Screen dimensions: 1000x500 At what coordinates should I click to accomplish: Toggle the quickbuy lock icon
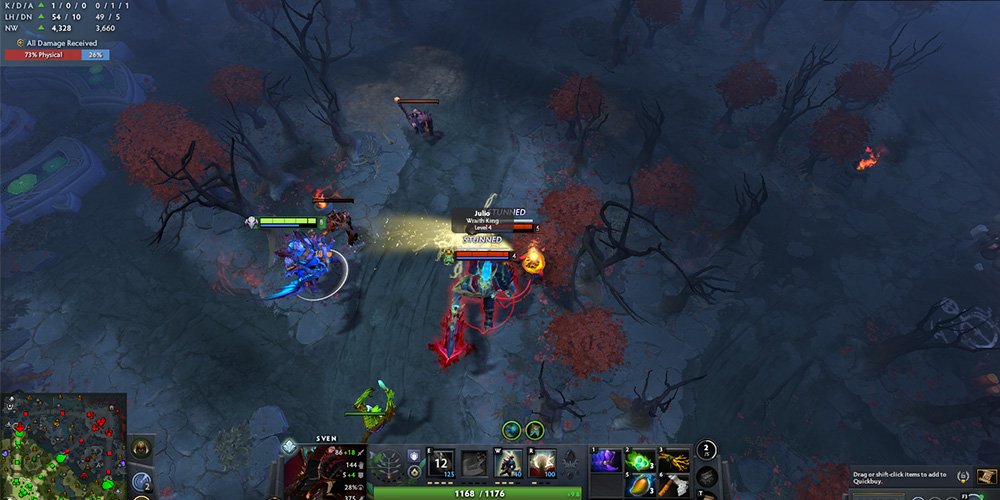[x=962, y=476]
